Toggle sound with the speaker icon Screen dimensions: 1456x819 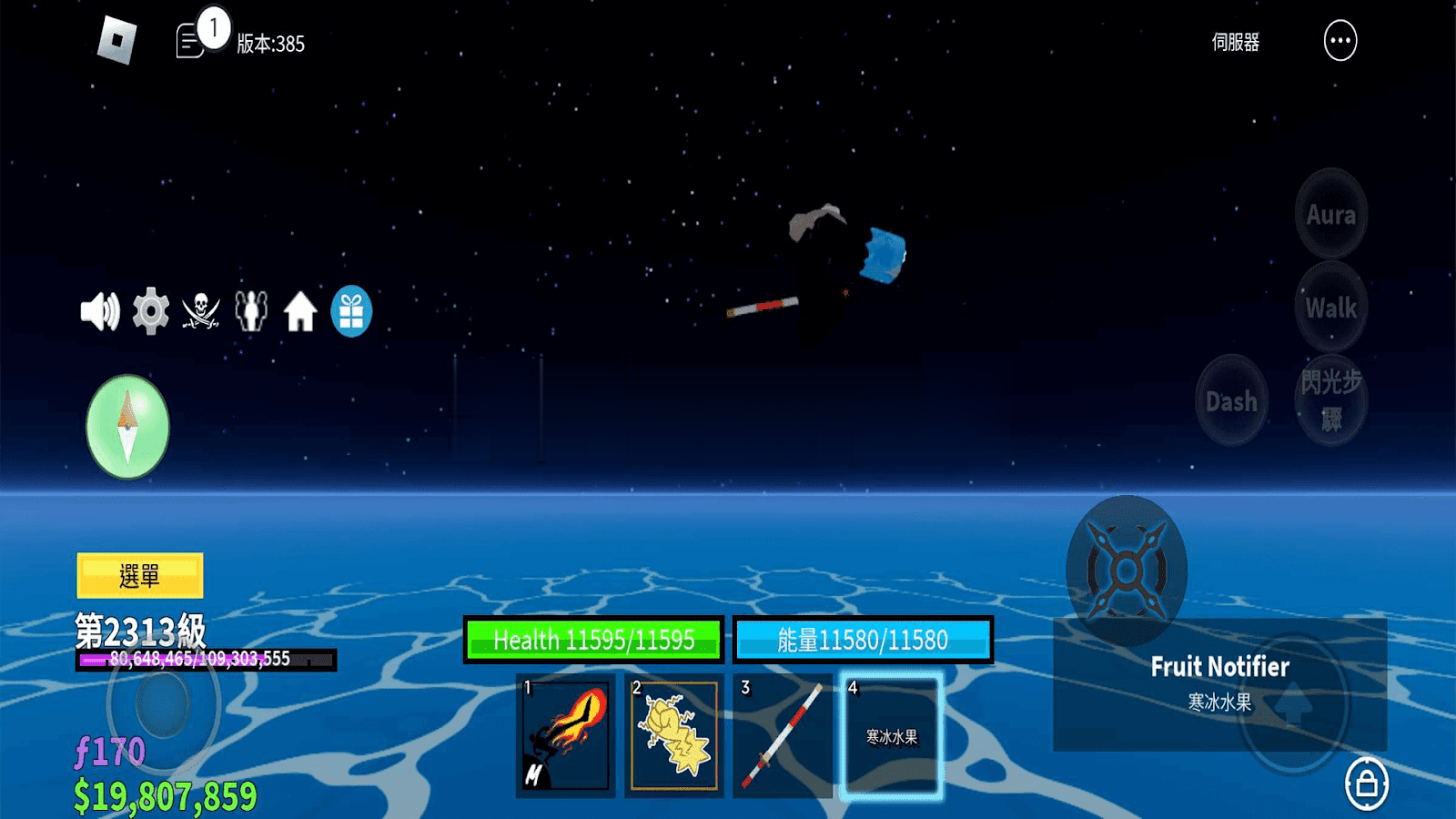(x=100, y=312)
